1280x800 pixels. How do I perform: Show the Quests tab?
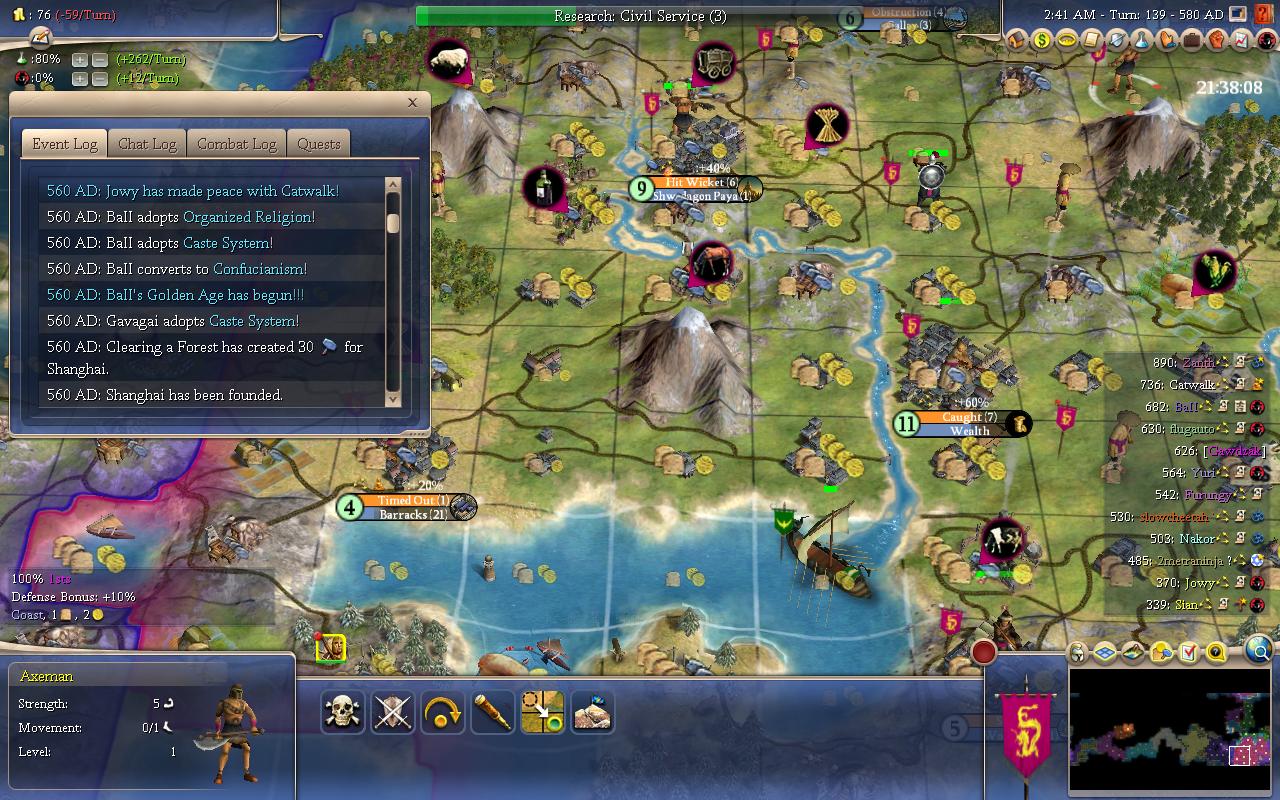point(319,144)
